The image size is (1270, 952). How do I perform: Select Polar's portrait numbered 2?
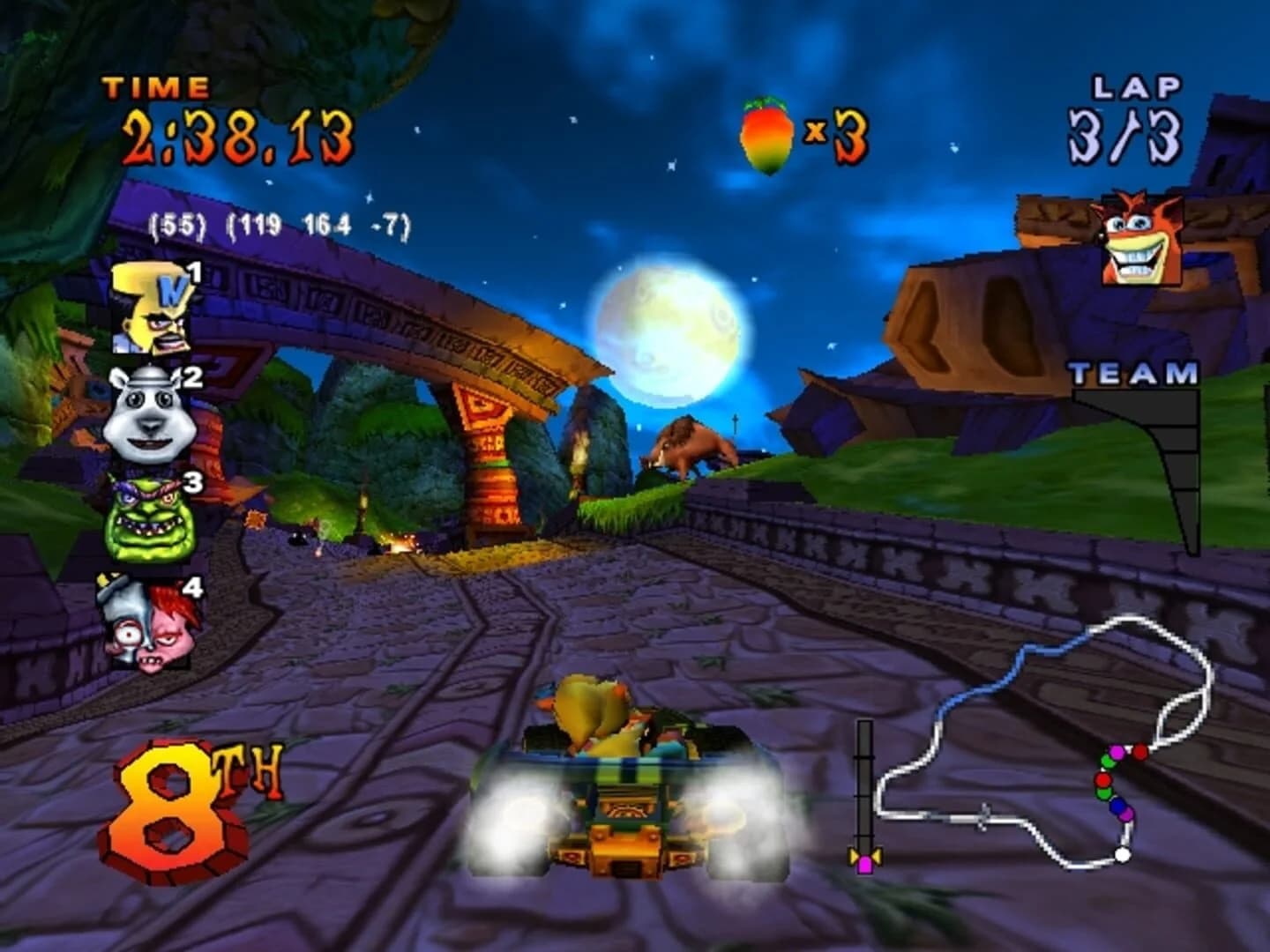point(150,414)
